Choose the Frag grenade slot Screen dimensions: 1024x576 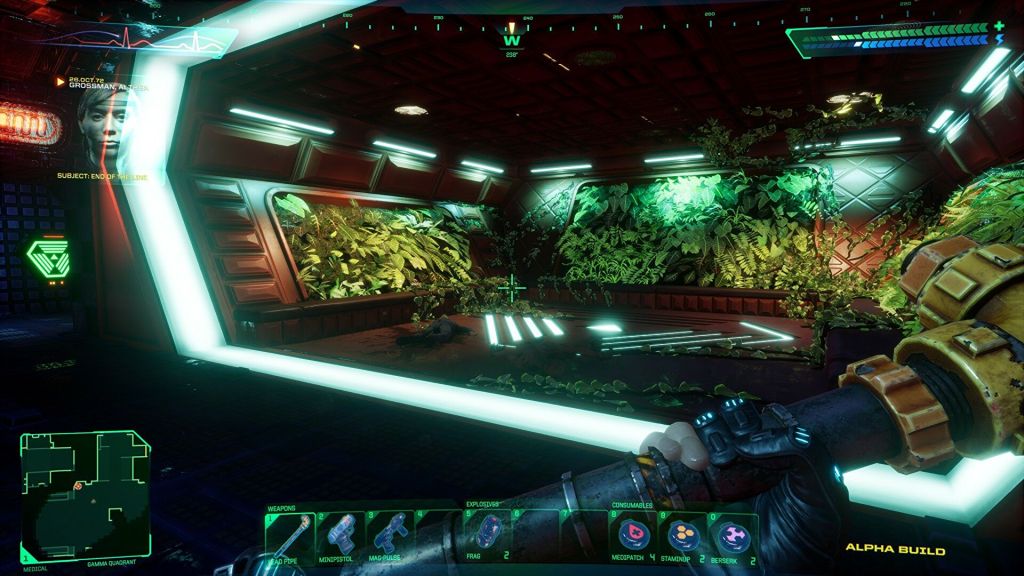(487, 534)
